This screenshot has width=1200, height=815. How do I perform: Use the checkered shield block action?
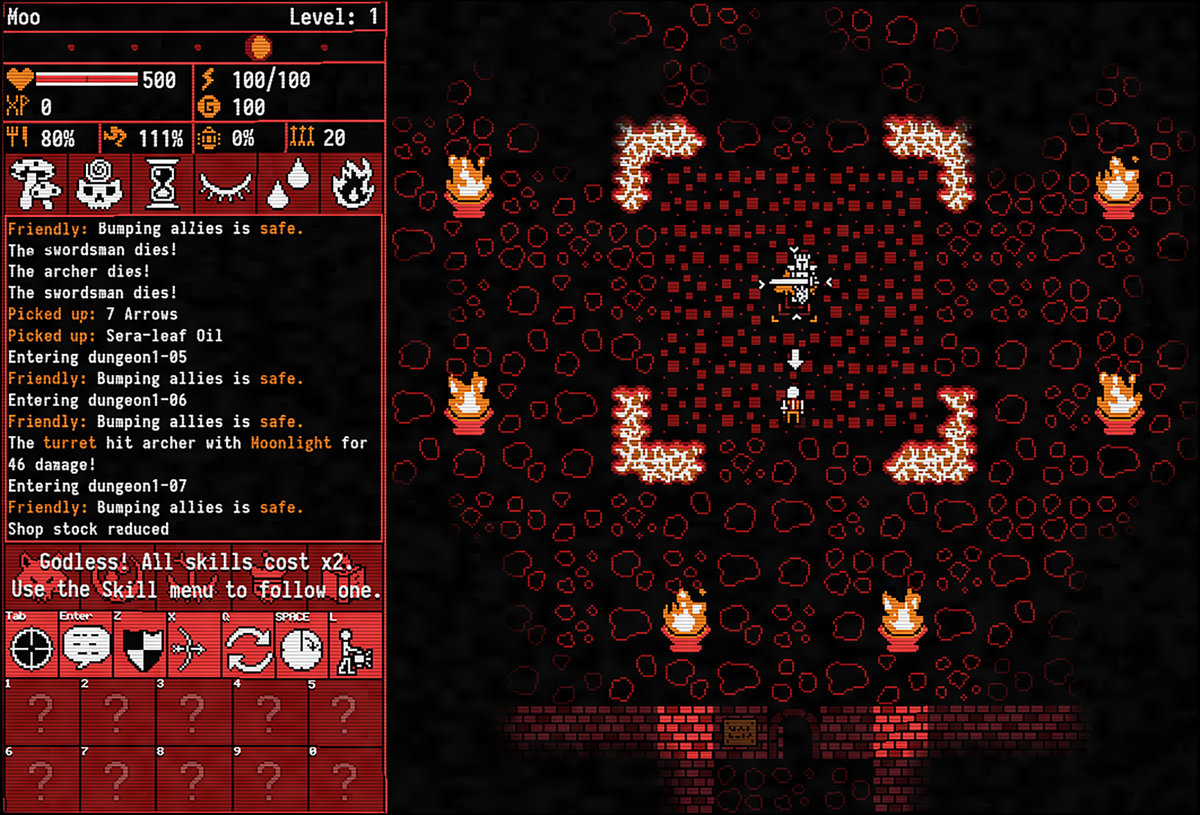[140, 648]
